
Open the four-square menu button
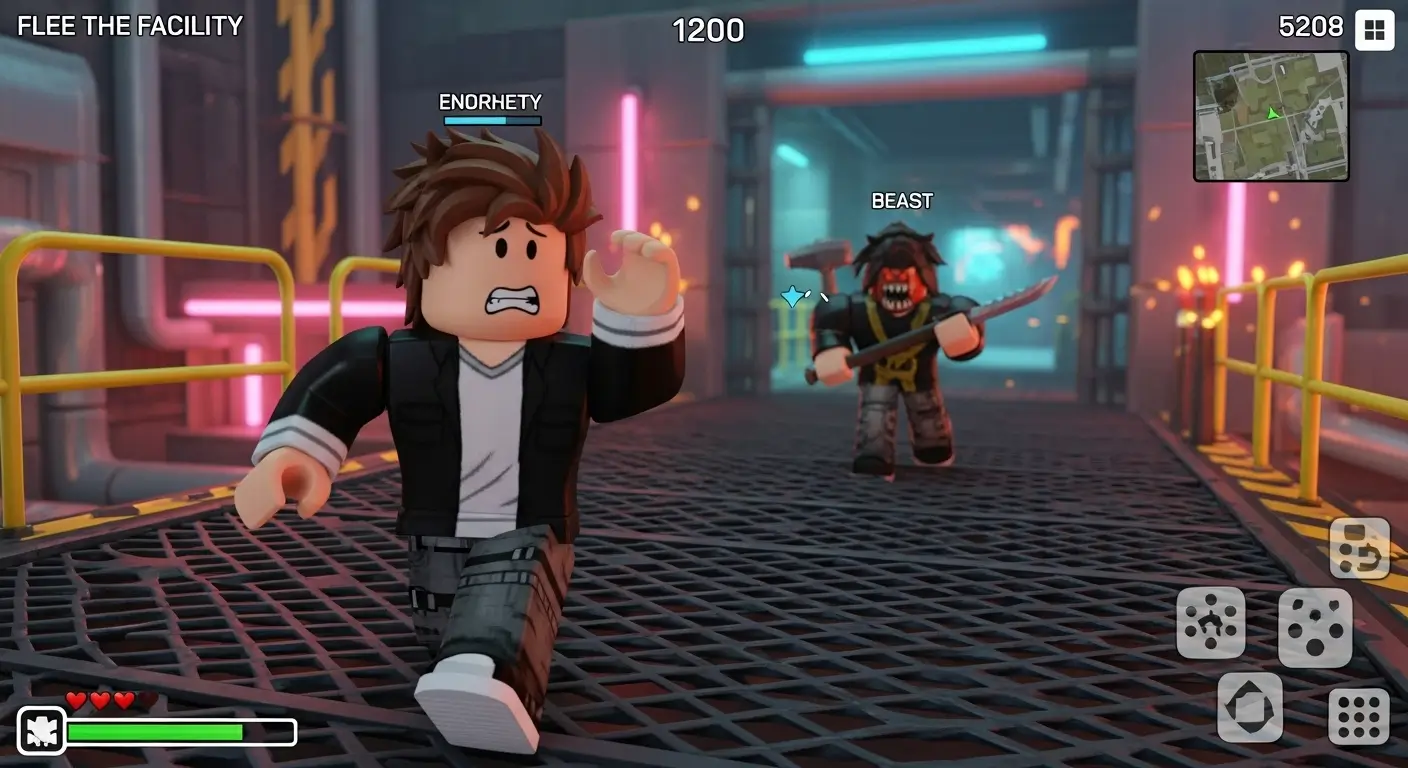pyautogui.click(x=1374, y=30)
